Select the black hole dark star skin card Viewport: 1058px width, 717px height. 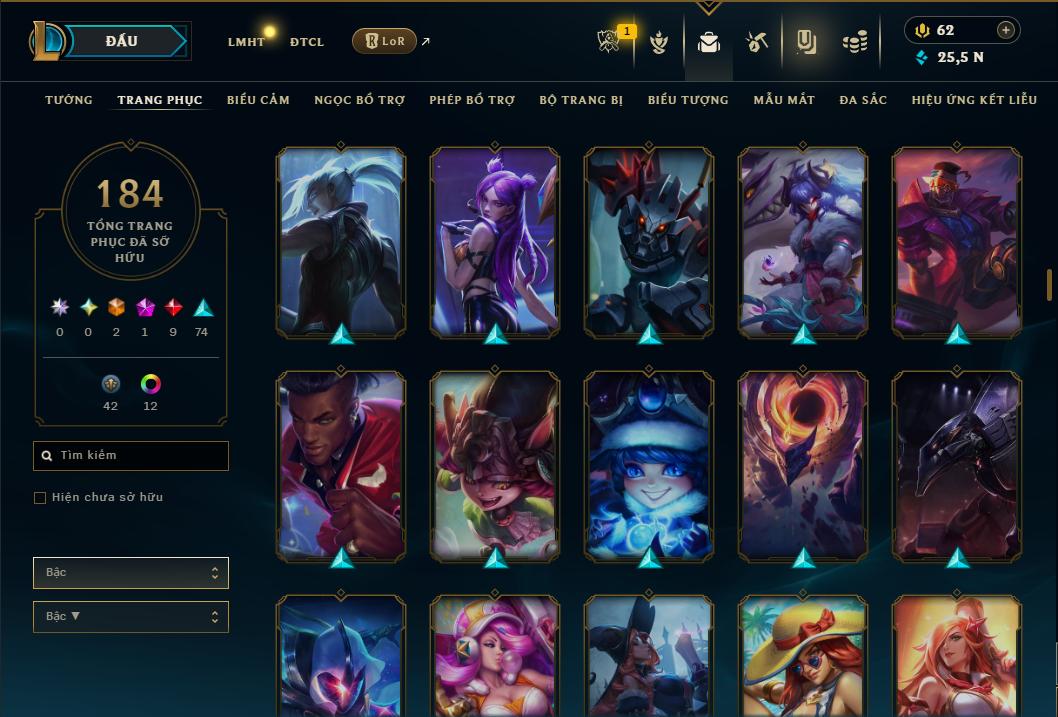pos(803,464)
